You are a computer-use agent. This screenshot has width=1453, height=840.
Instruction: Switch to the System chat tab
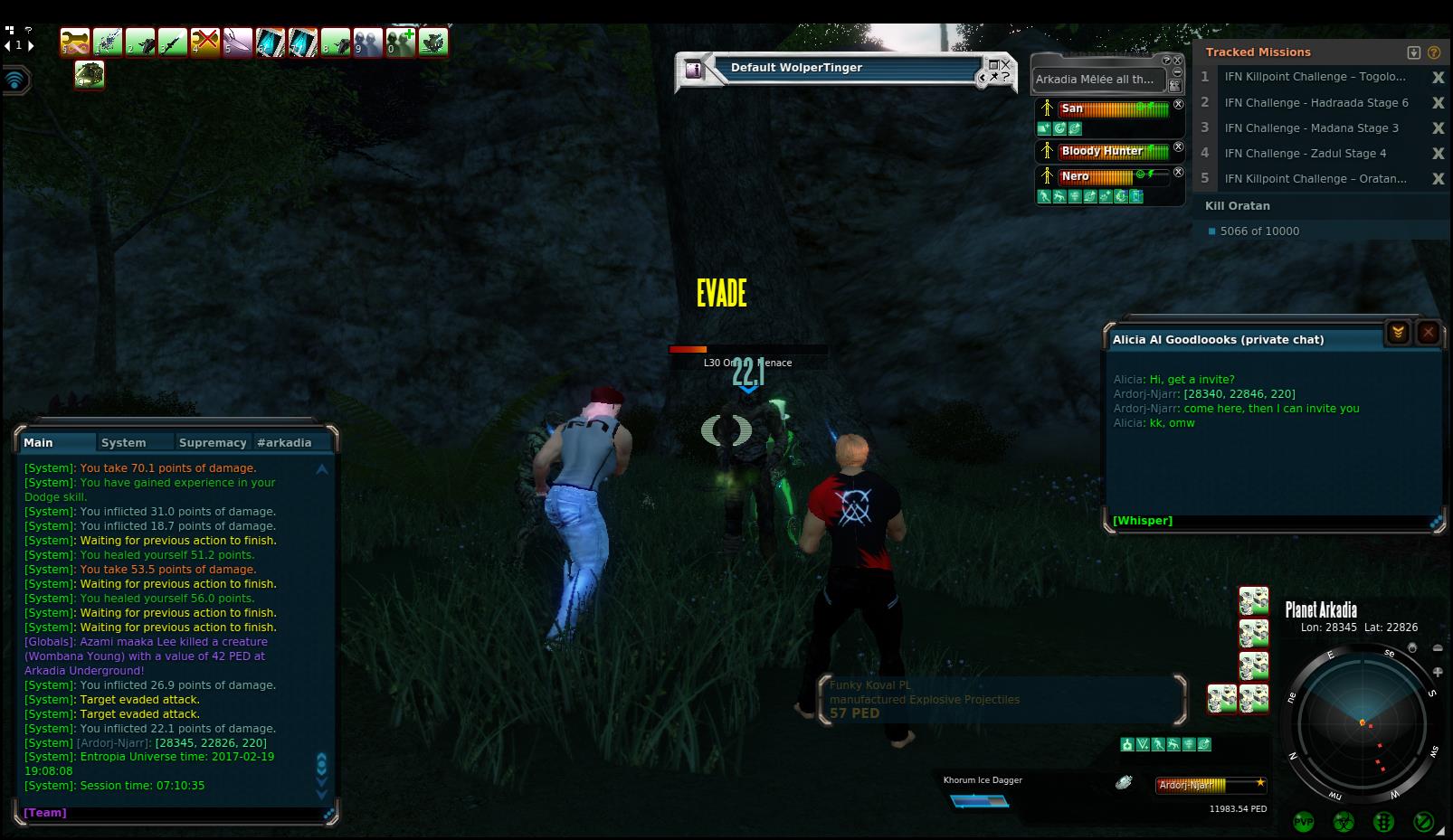pyautogui.click(x=124, y=442)
